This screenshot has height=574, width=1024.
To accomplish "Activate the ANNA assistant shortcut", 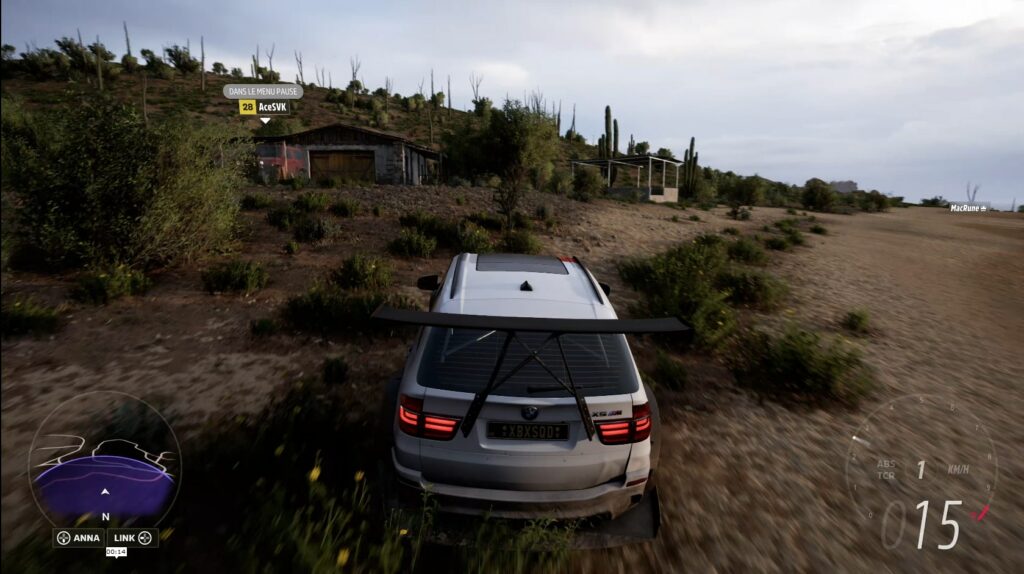I will 79,538.
